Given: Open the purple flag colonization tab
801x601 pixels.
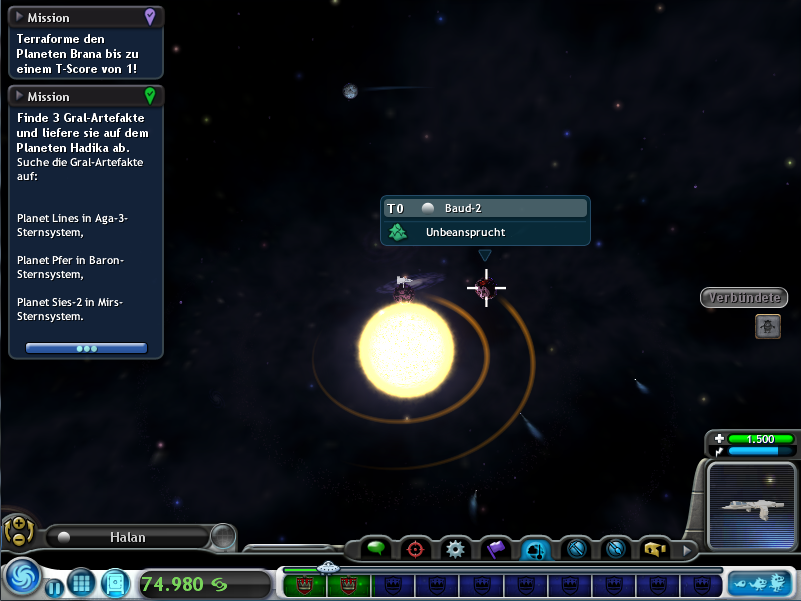Looking at the screenshot, I should (496, 549).
